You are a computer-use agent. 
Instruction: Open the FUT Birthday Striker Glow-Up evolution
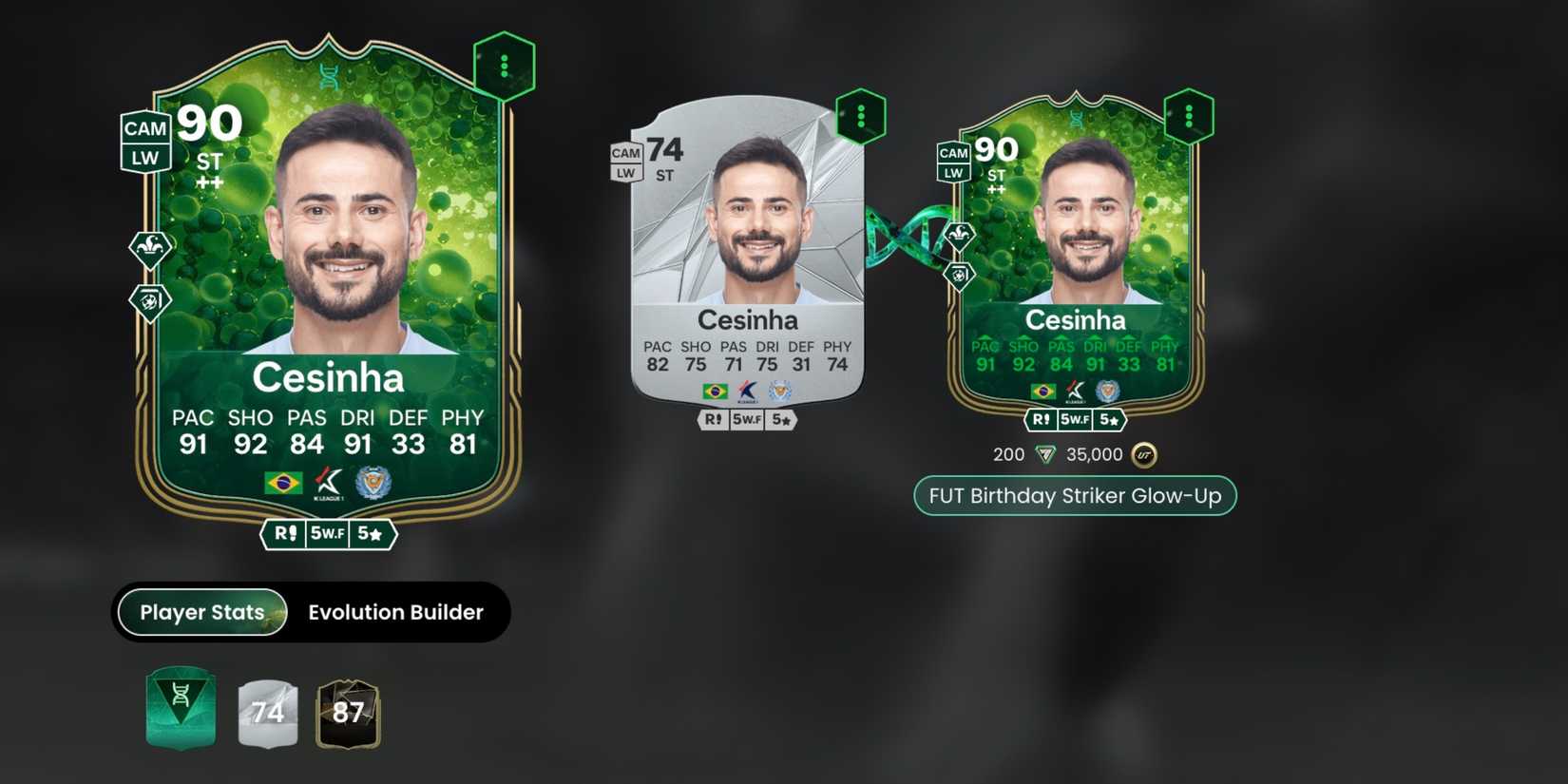(x=1074, y=495)
